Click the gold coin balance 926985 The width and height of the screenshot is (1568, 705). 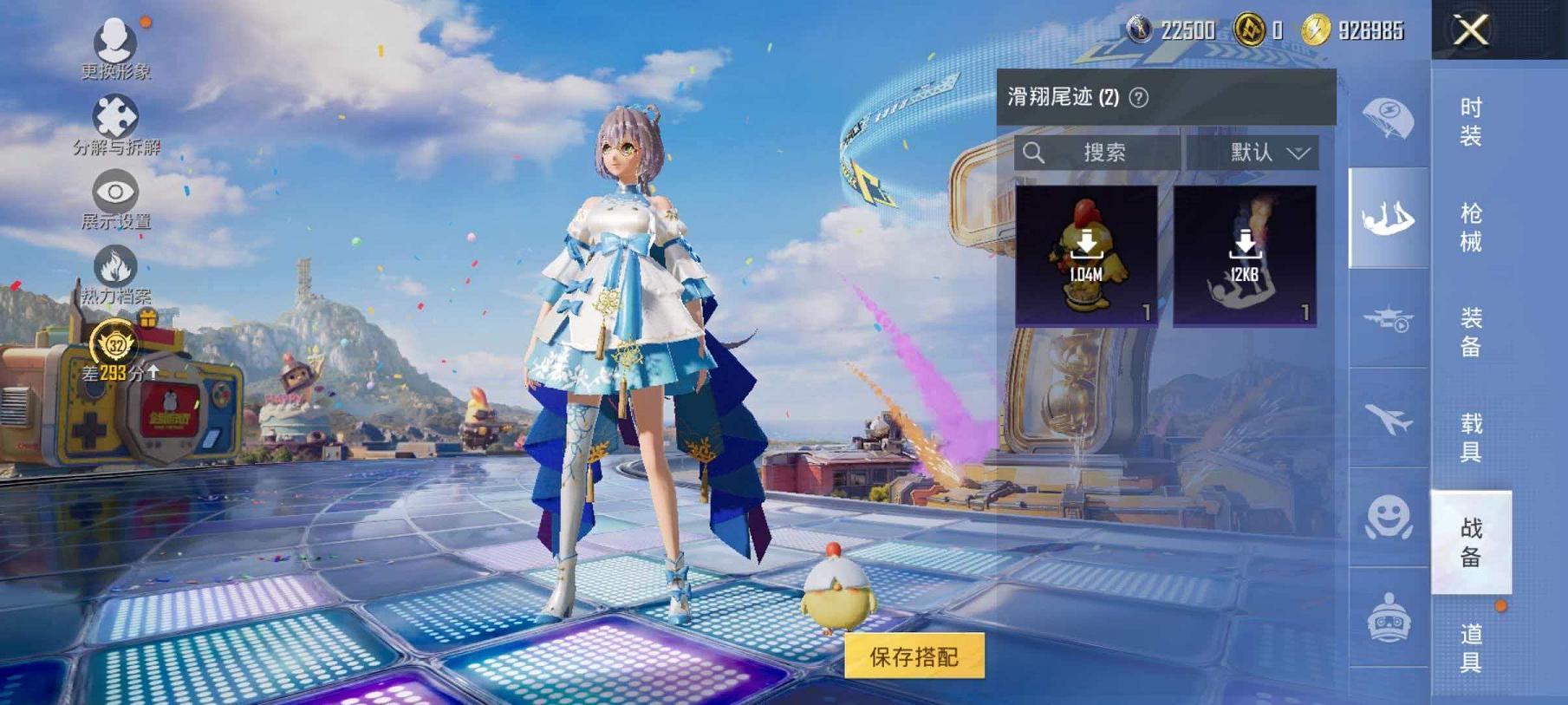point(1361,29)
